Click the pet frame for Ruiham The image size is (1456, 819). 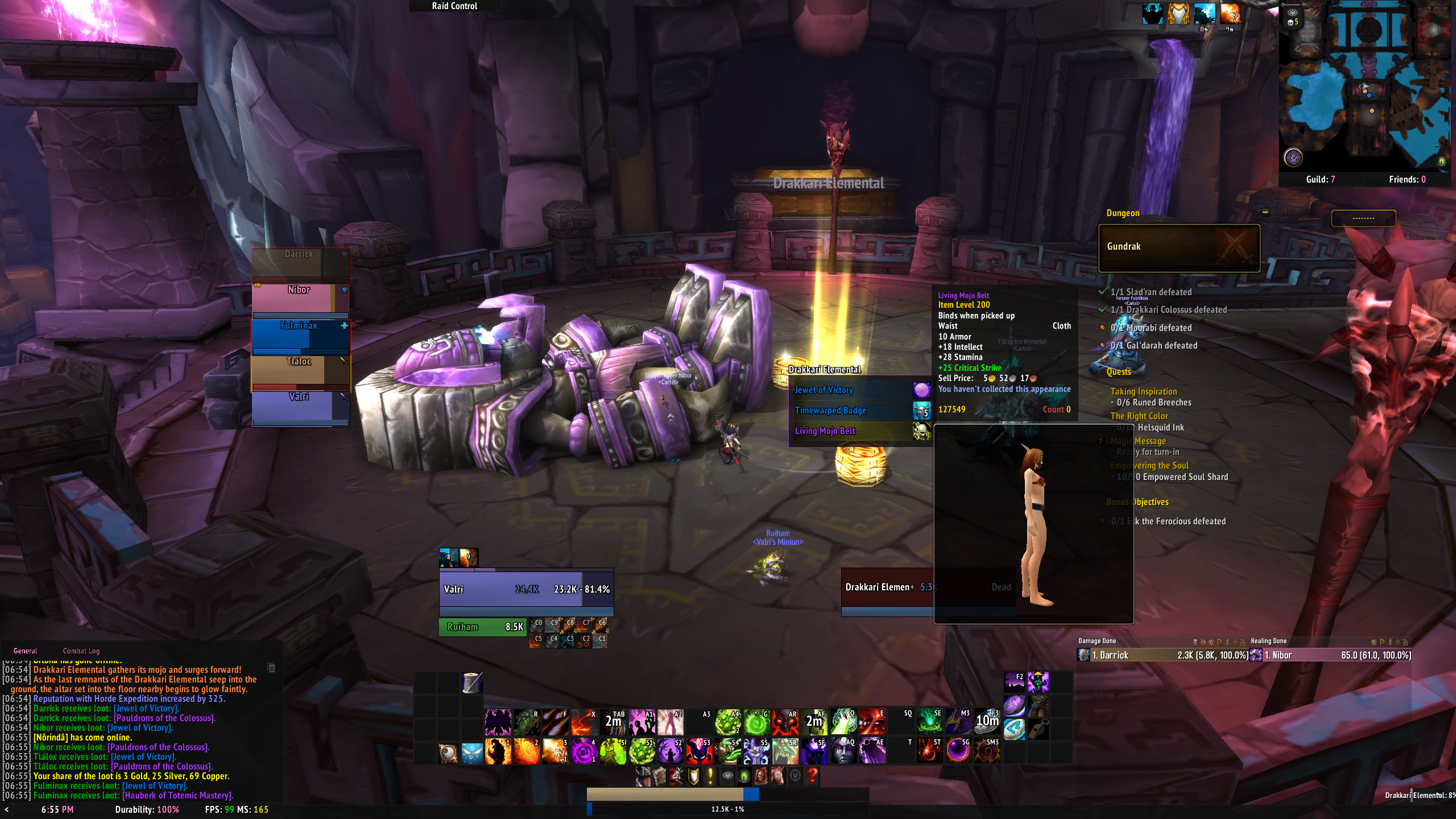click(x=482, y=627)
